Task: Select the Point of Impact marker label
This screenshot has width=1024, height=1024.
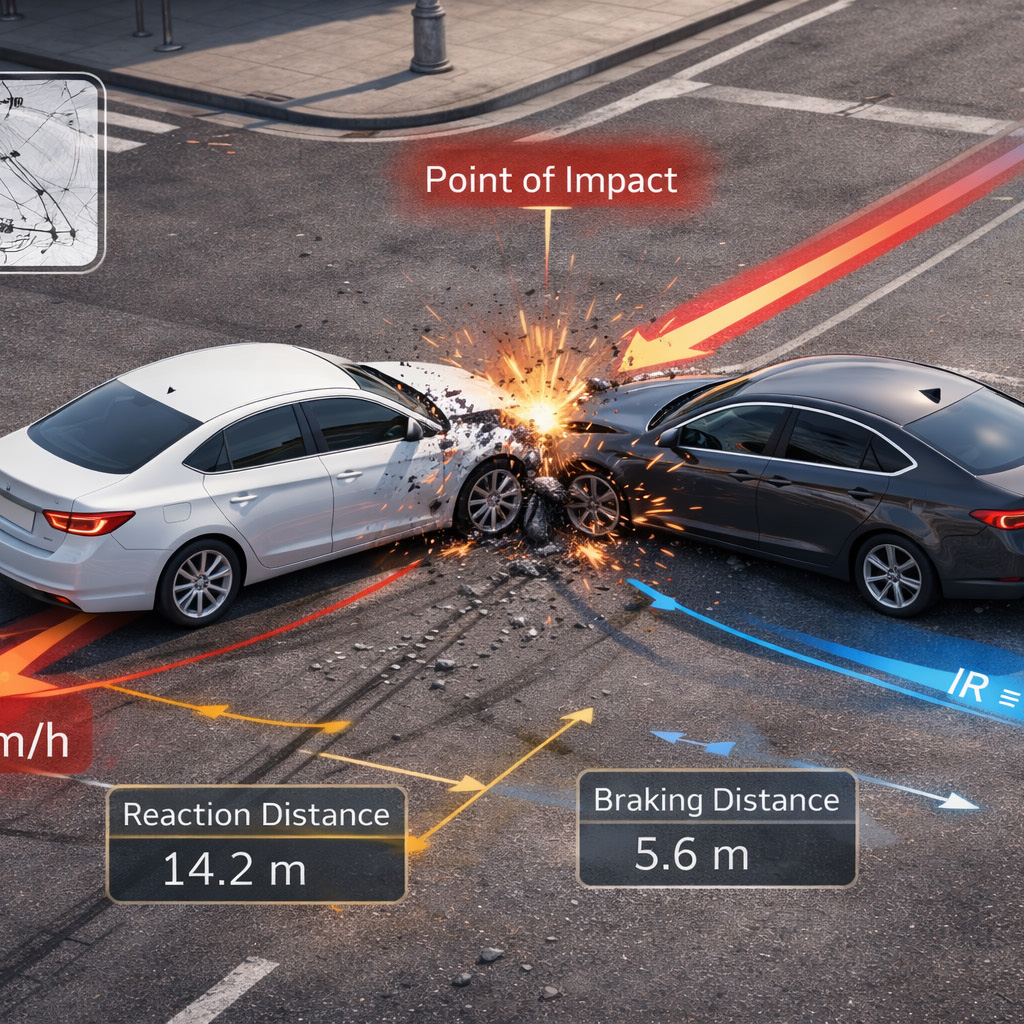Action: pos(551,180)
